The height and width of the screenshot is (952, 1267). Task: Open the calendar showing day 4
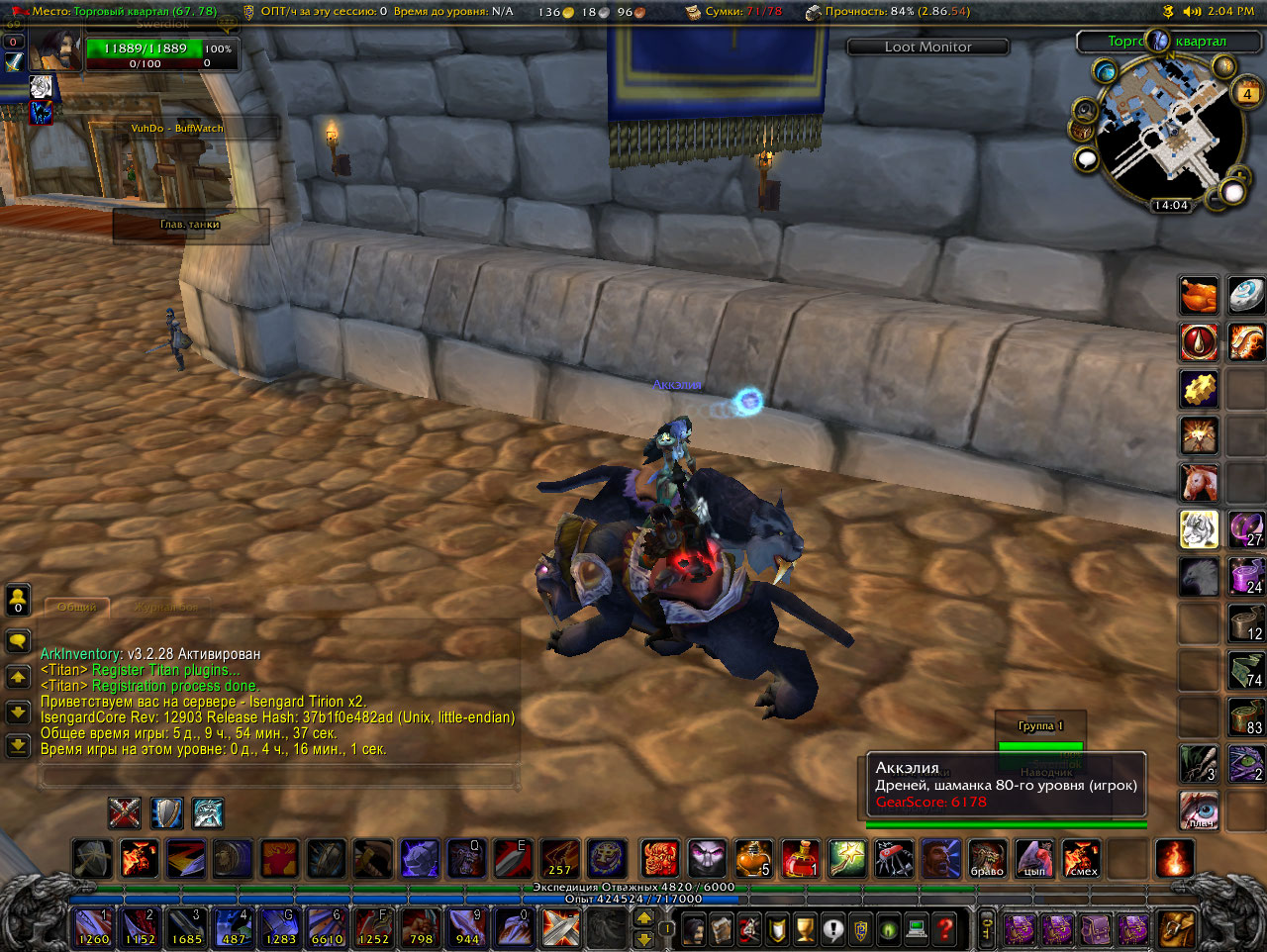pos(1246,94)
